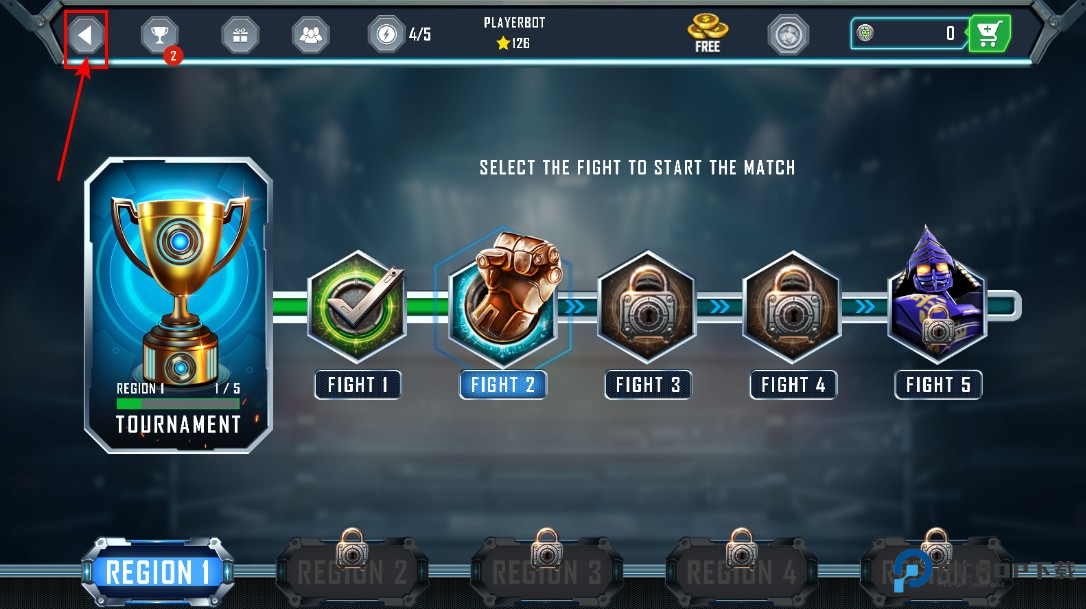
Task: Switch to the Region 1 tab
Action: coord(158,573)
